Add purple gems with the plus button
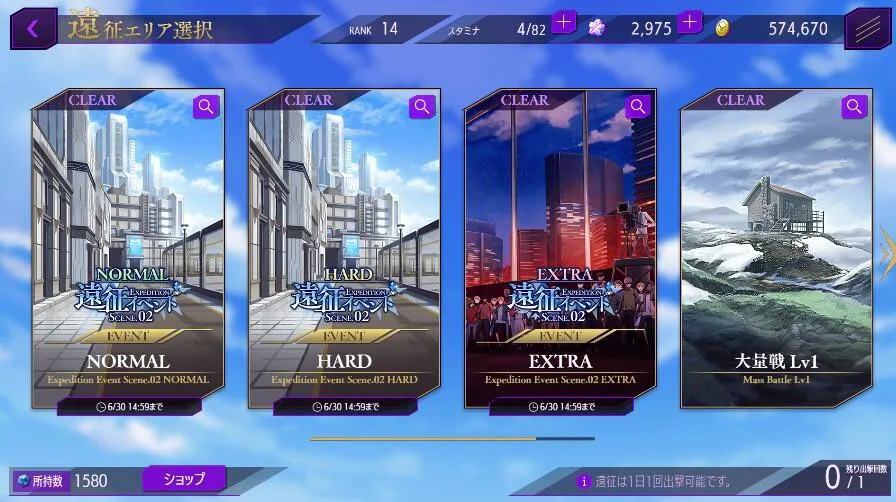 pos(690,21)
